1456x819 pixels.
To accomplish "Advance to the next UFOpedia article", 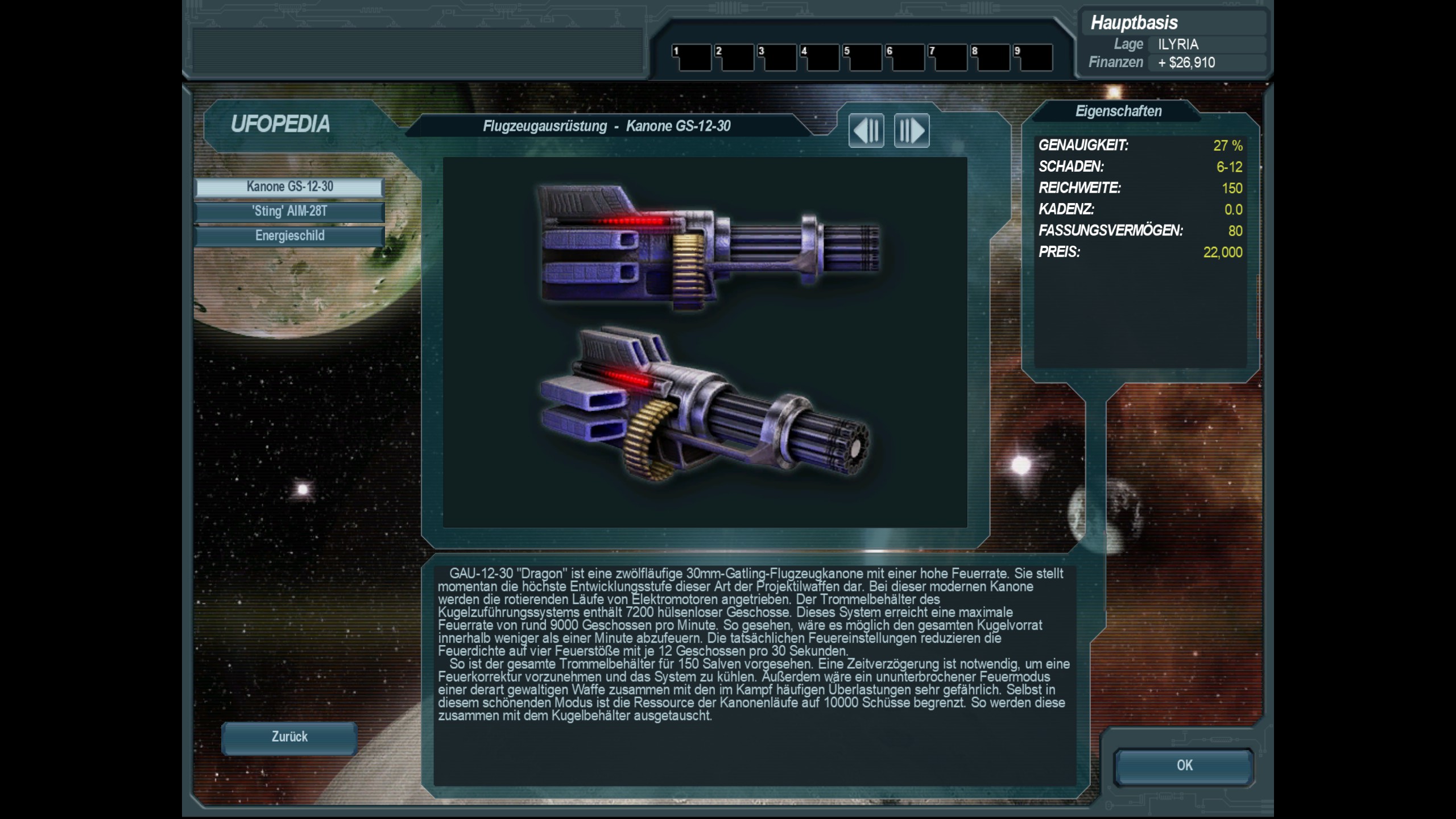I will click(912, 131).
